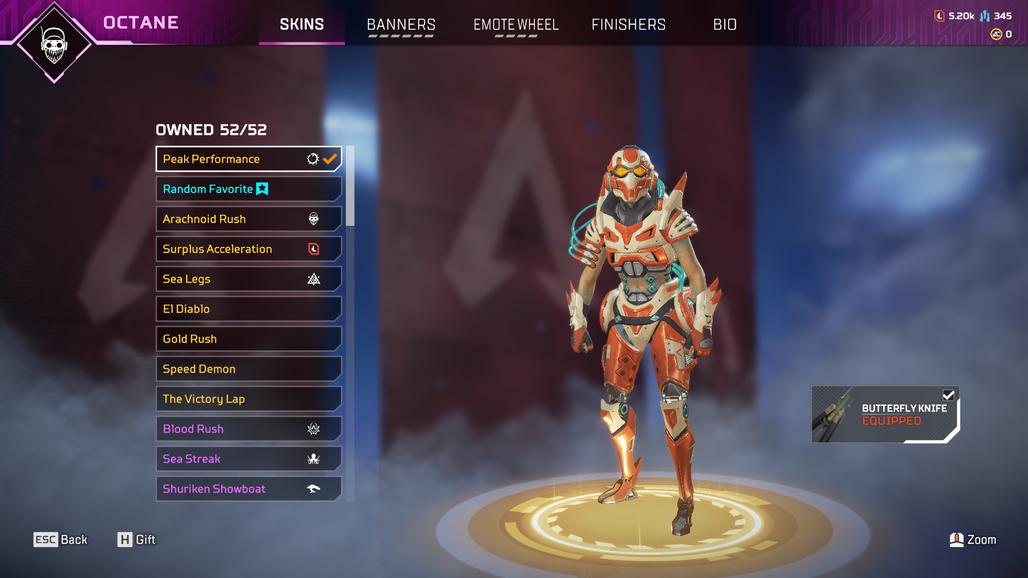This screenshot has width=1028, height=578.
Task: Toggle the Butterfly Knife heirloom
Action: tap(885, 414)
